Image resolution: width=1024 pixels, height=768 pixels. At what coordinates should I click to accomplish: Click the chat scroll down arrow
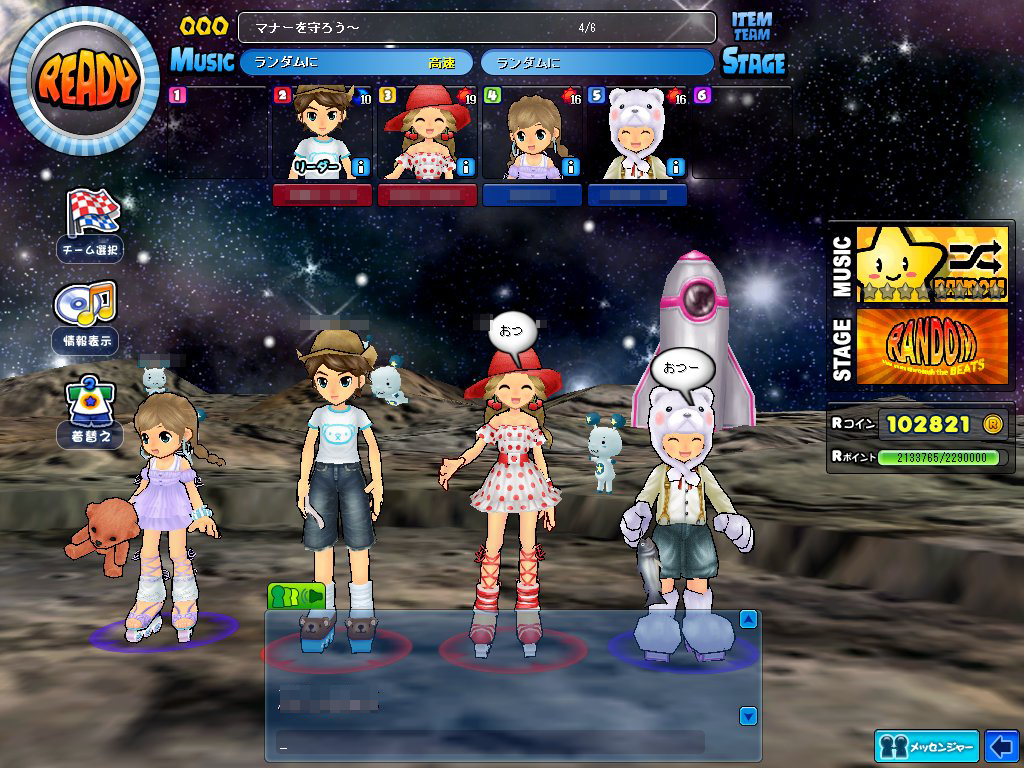748,716
